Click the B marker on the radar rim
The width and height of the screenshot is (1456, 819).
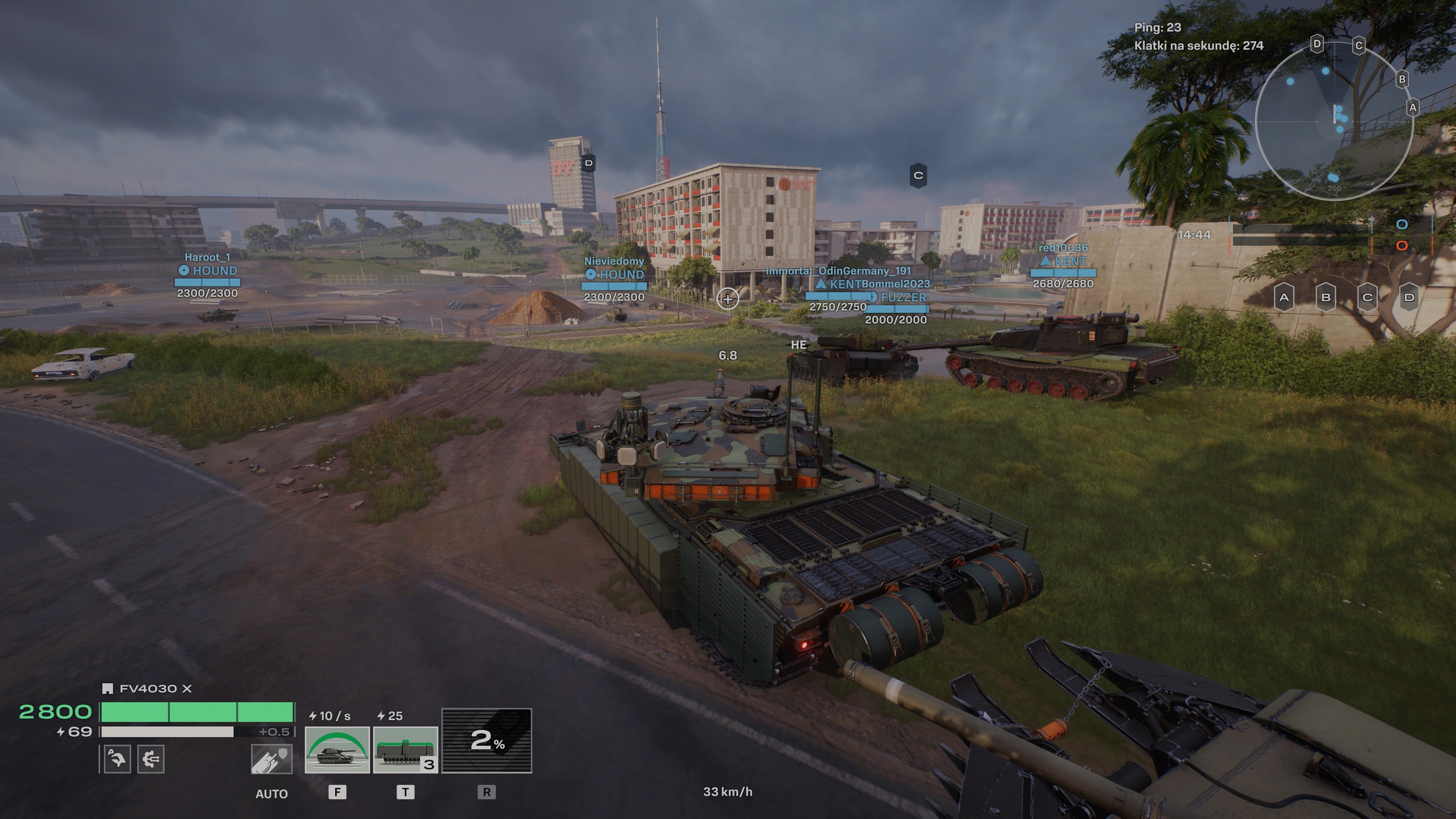tap(1402, 79)
